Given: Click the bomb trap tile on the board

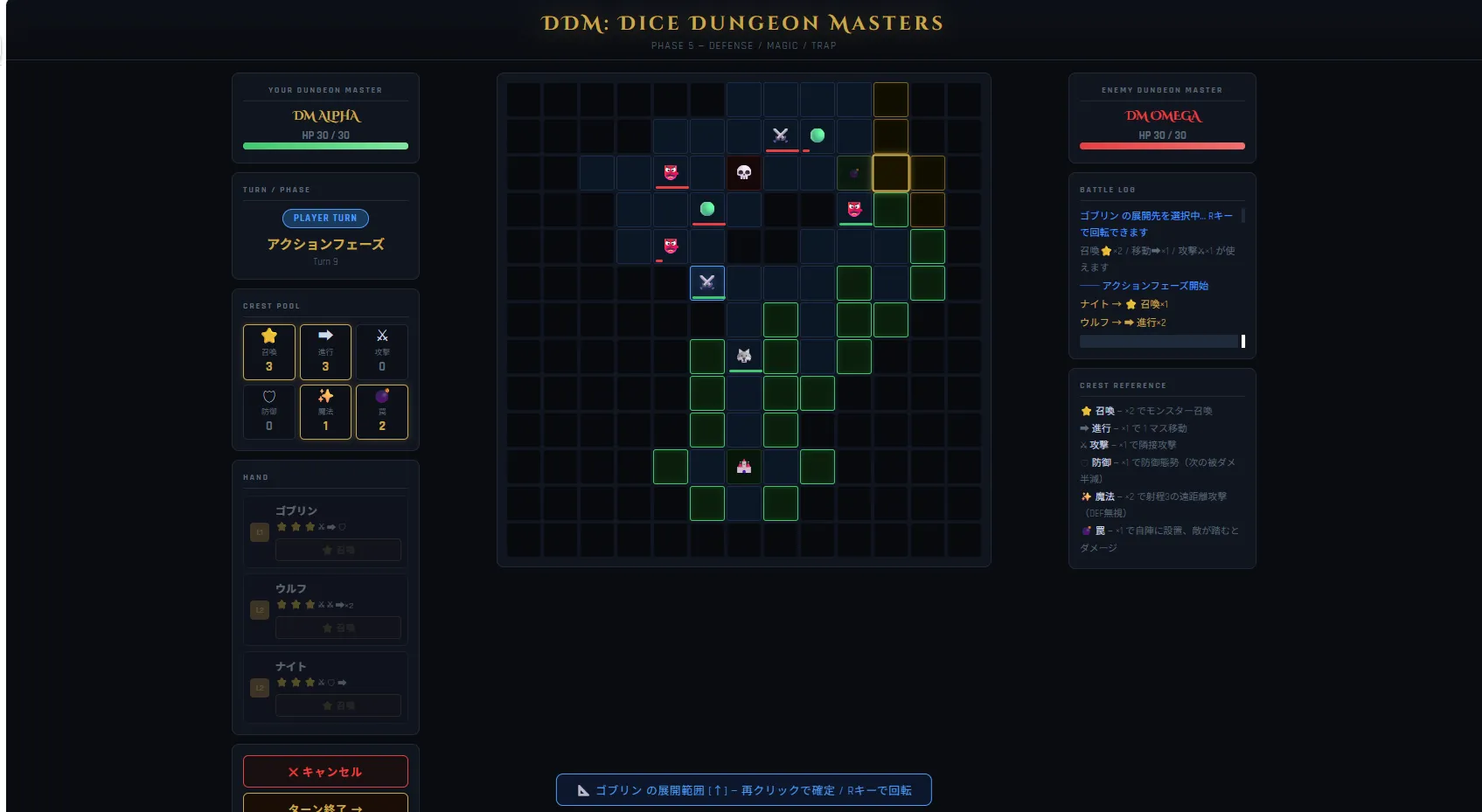Looking at the screenshot, I should point(854,173).
